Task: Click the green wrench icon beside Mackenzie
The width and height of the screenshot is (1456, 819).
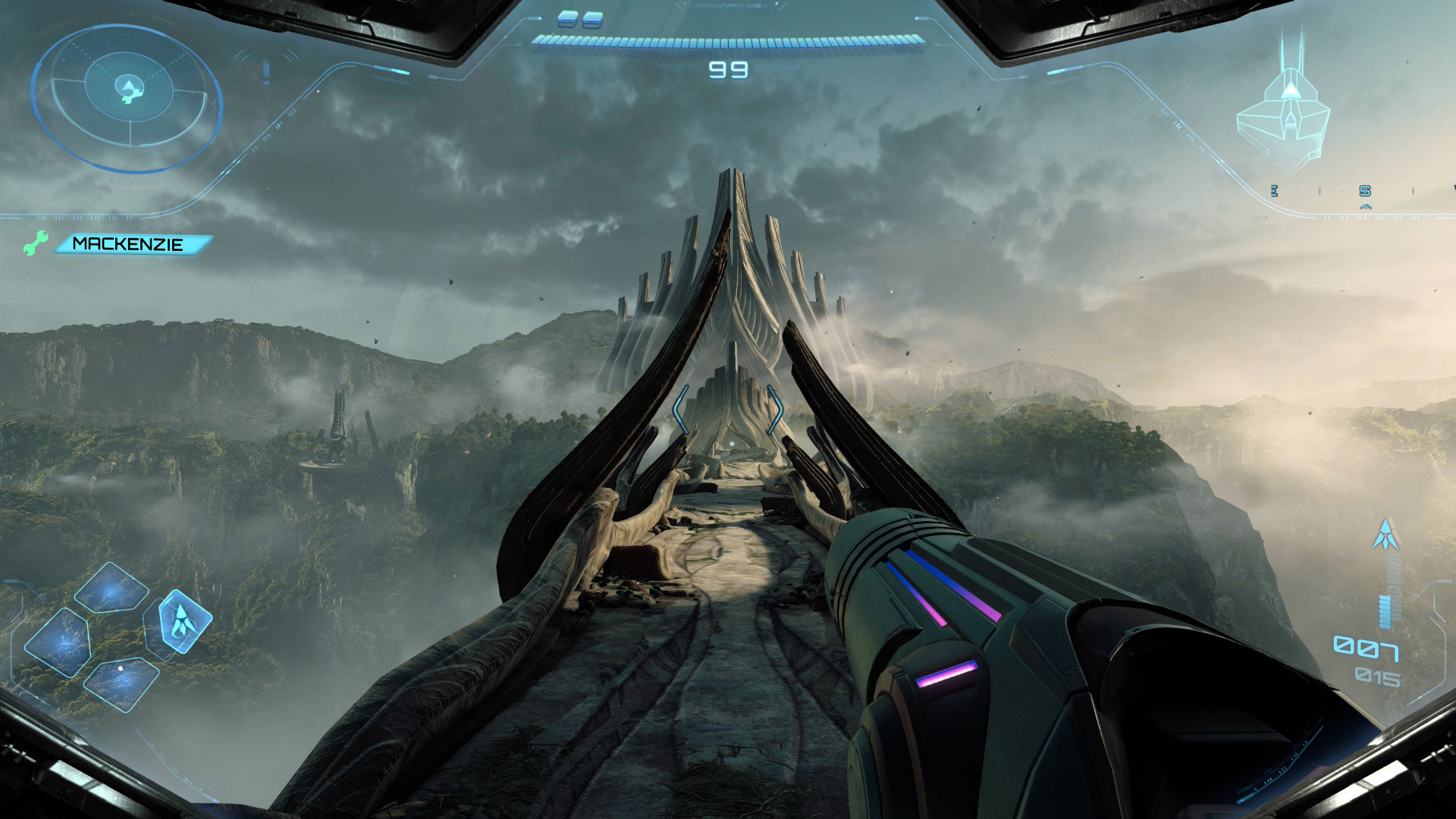Action: 34,243
